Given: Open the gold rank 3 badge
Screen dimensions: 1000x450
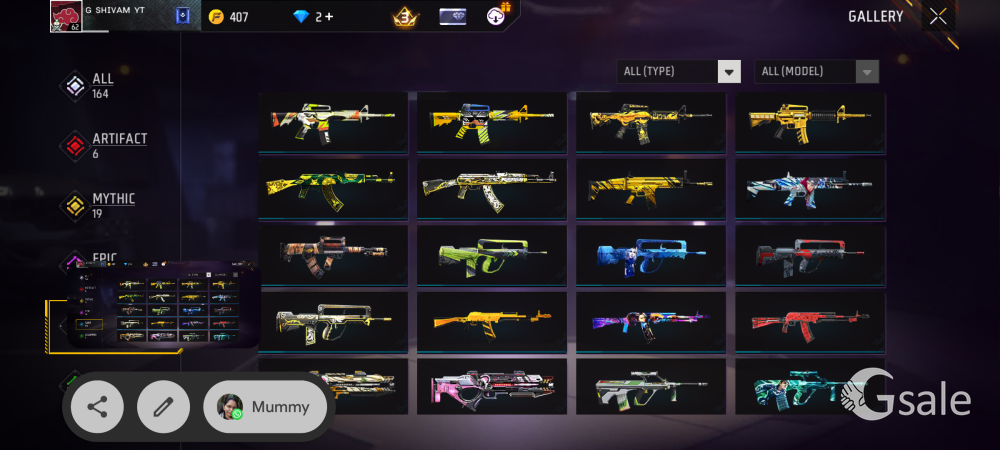Looking at the screenshot, I should point(404,16).
